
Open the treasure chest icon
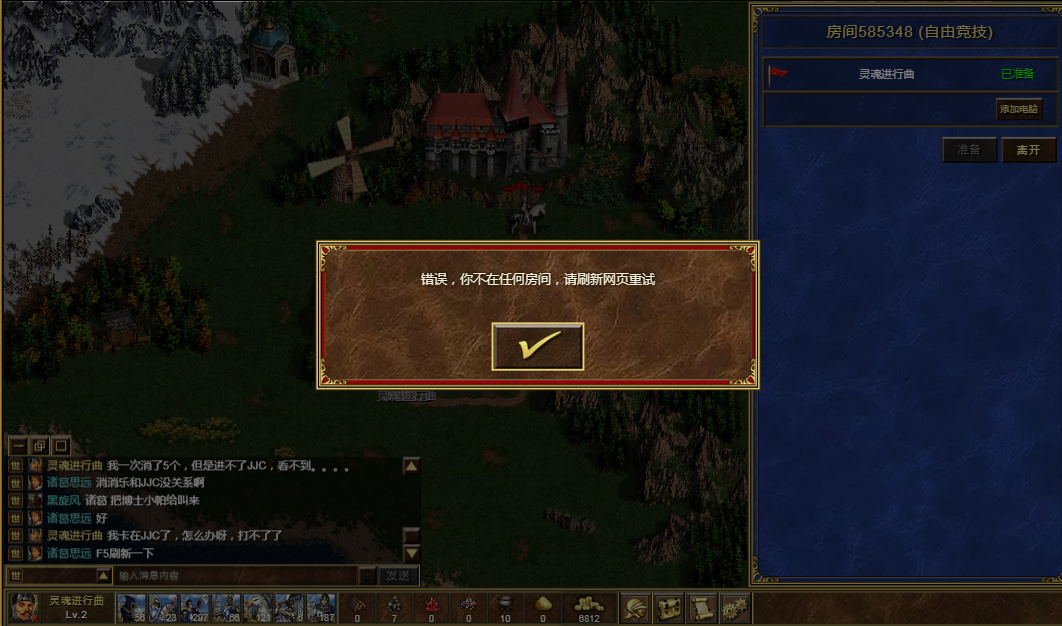tap(668, 607)
